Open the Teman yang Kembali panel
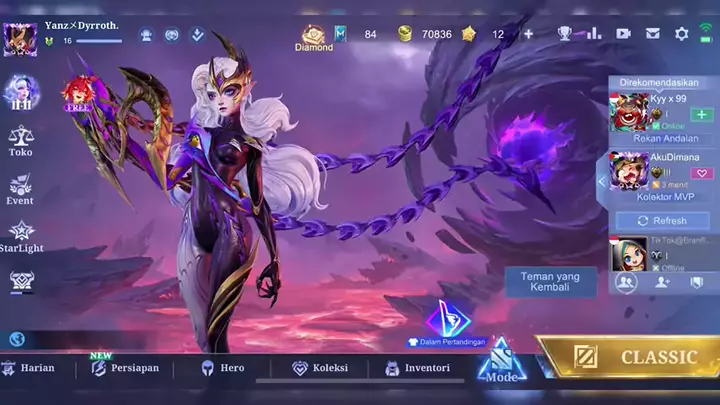720x405 pixels. (x=551, y=281)
